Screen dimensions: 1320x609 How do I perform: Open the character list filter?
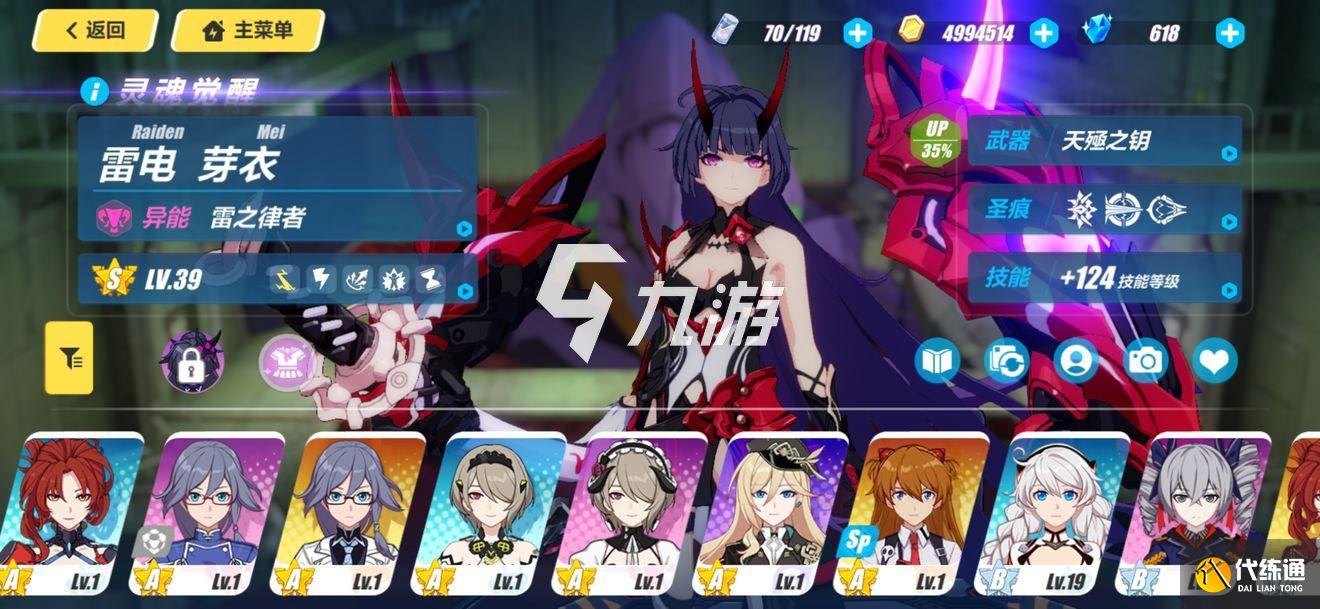(69, 357)
